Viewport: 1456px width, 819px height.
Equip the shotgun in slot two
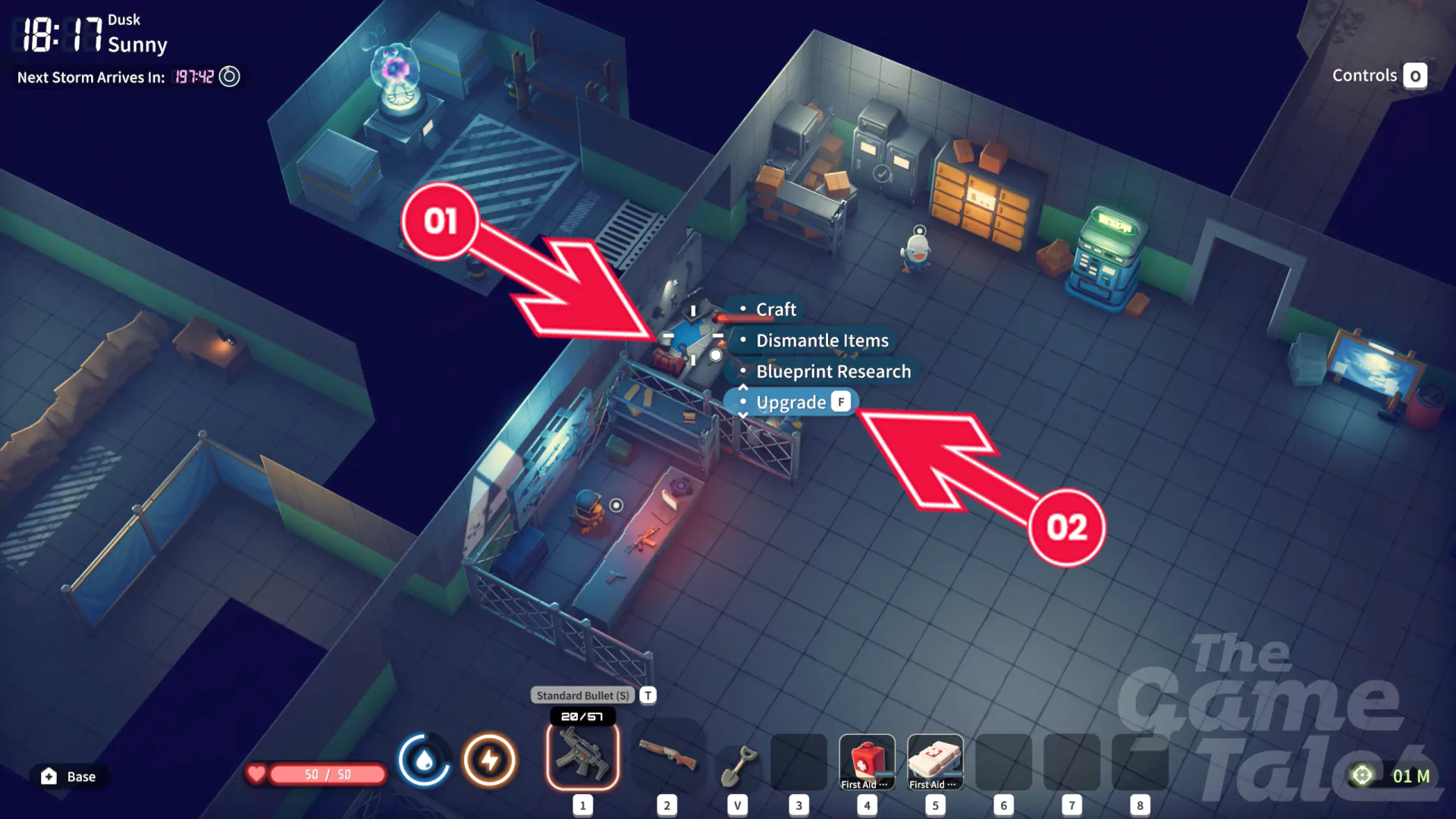667,756
